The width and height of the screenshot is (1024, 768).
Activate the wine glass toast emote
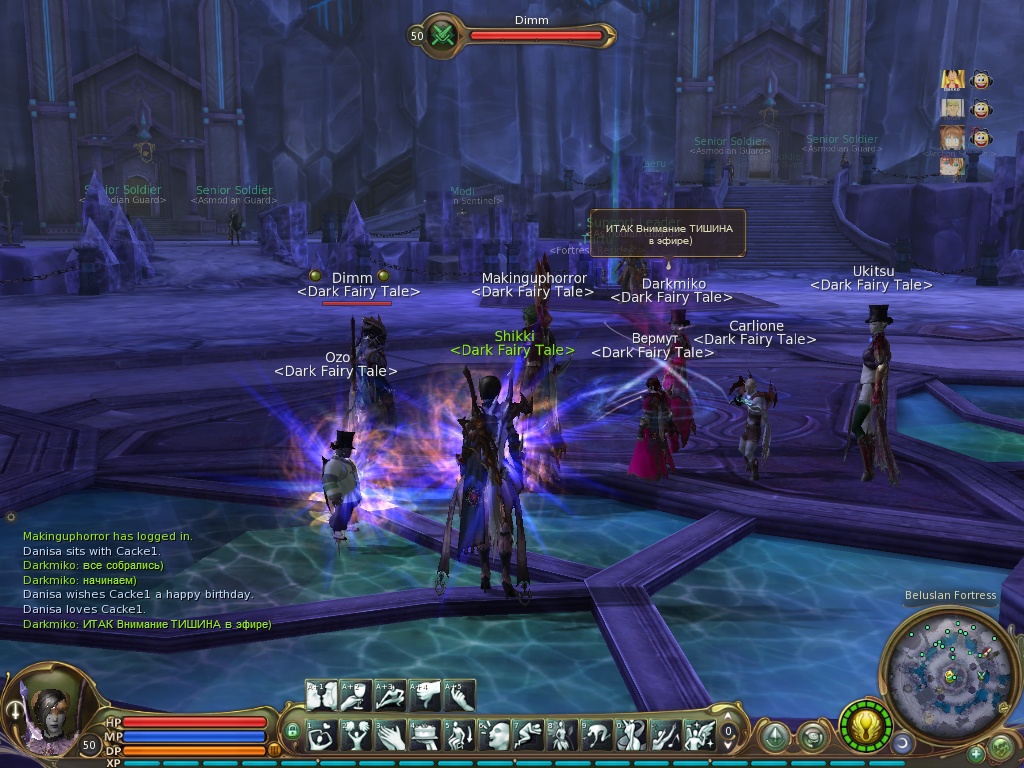pos(356,695)
